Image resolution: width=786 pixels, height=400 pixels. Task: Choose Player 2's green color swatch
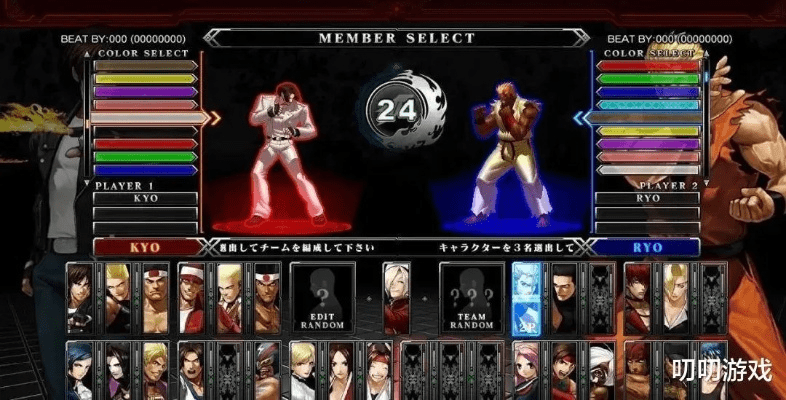pos(648,78)
